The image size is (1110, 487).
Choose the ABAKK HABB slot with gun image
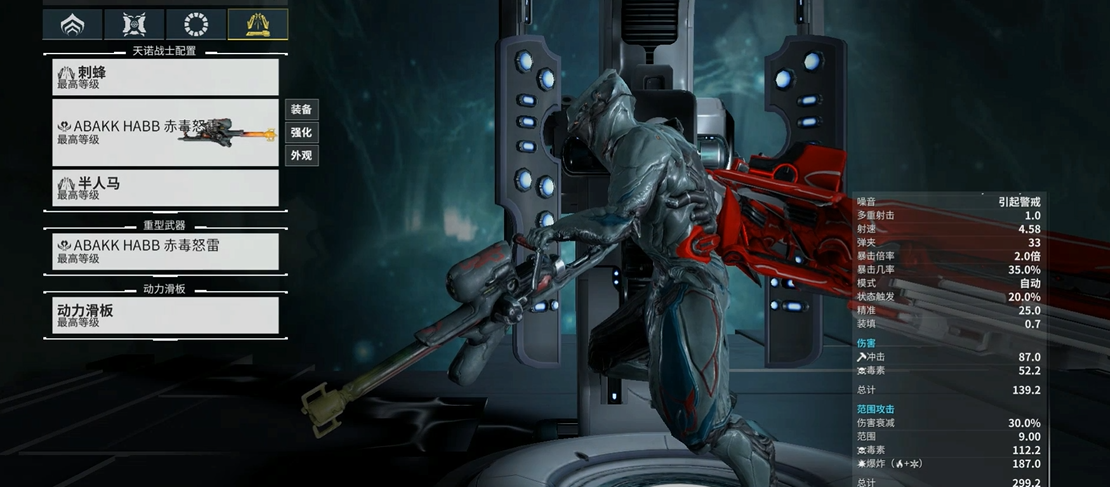(x=166, y=132)
